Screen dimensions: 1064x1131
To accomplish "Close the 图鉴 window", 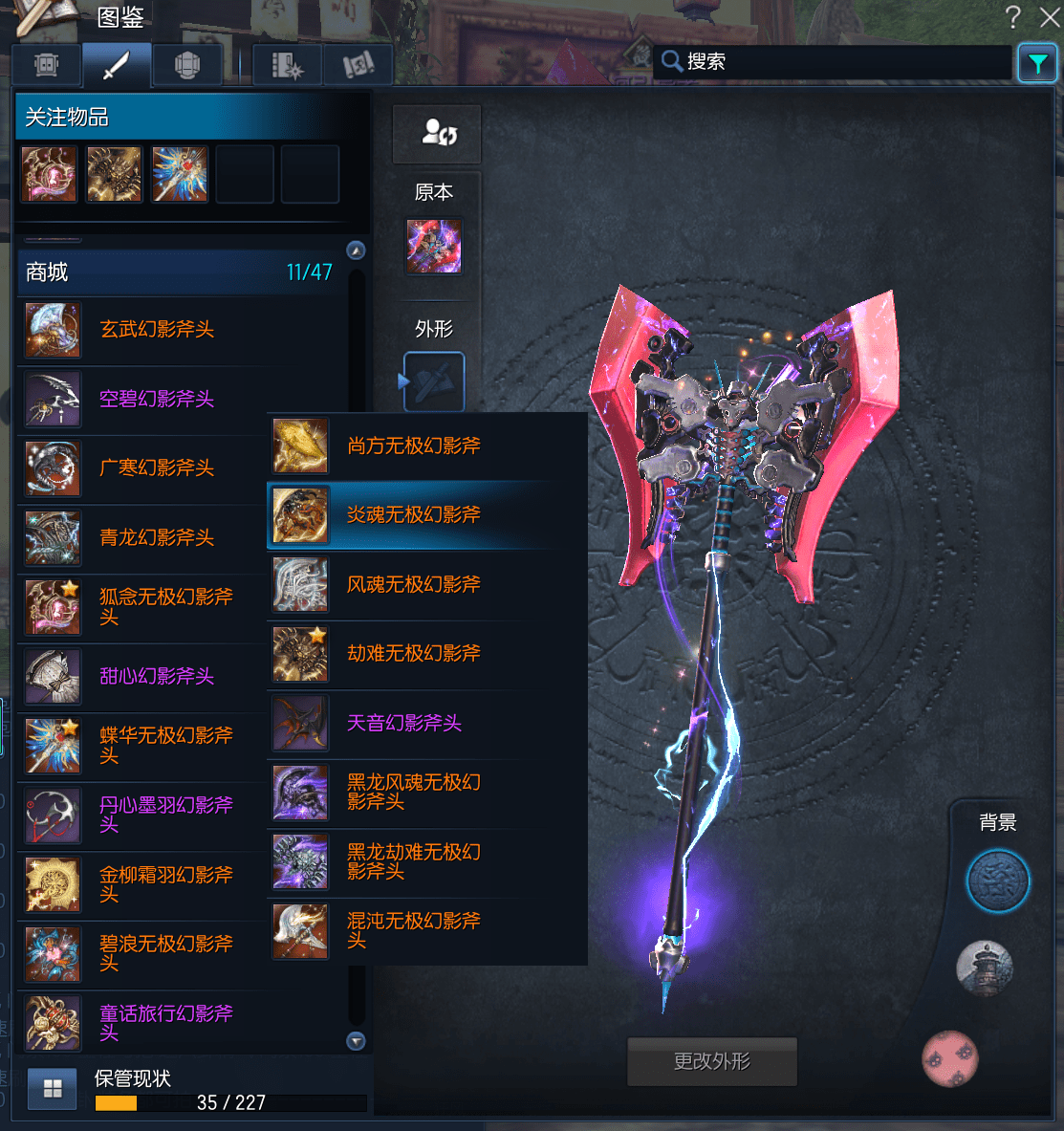I will click(x=1049, y=17).
